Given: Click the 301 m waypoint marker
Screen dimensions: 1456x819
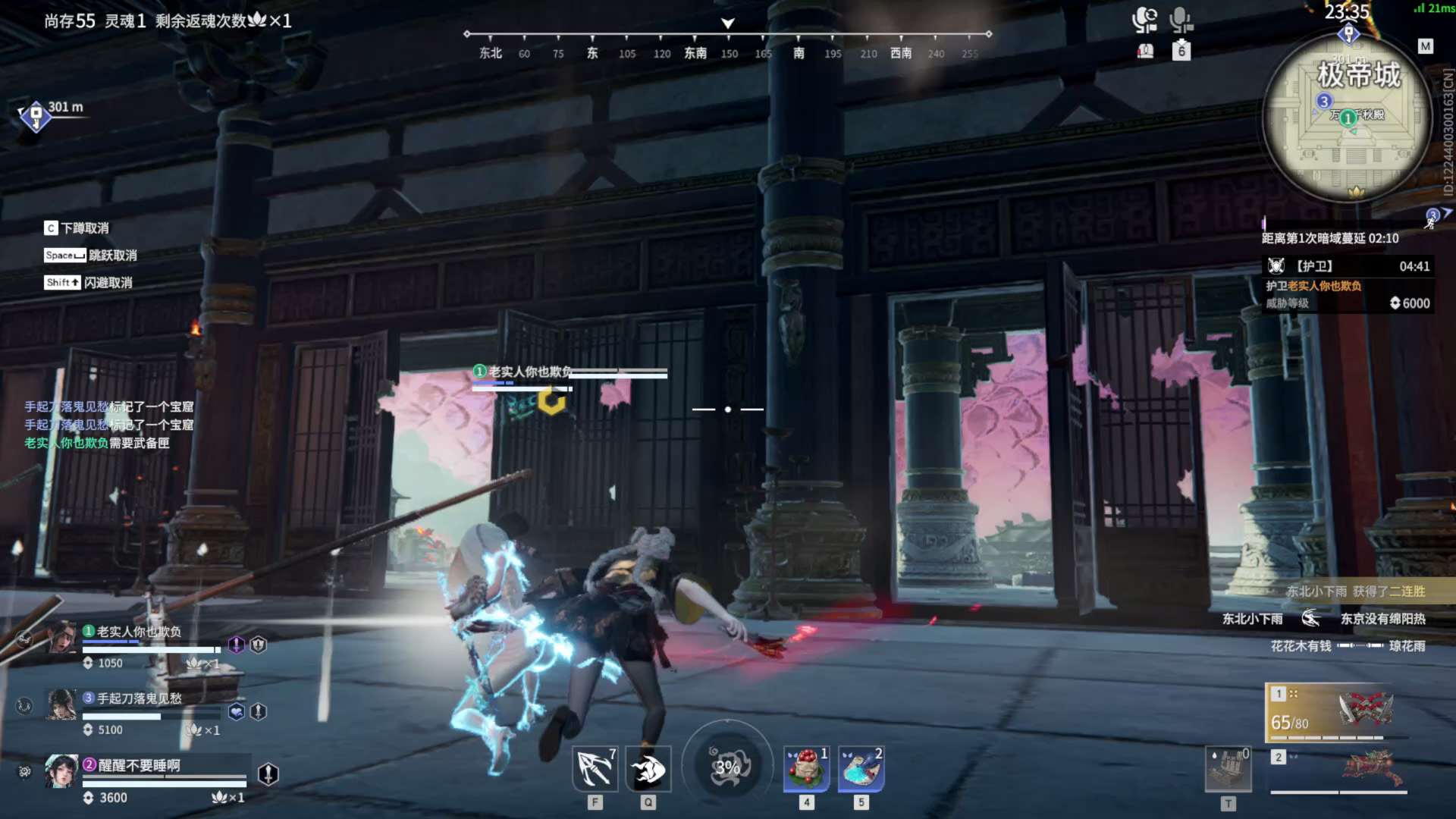Looking at the screenshot, I should 36,116.
